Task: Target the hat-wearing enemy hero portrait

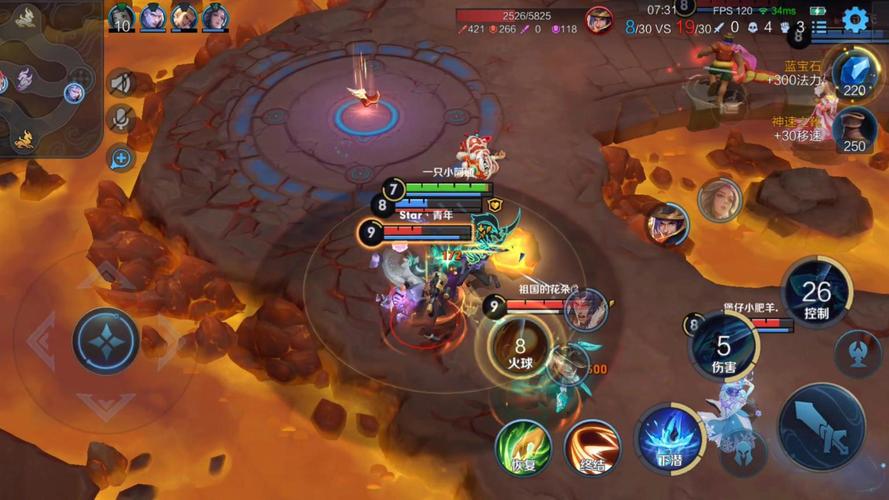Action: click(x=667, y=224)
